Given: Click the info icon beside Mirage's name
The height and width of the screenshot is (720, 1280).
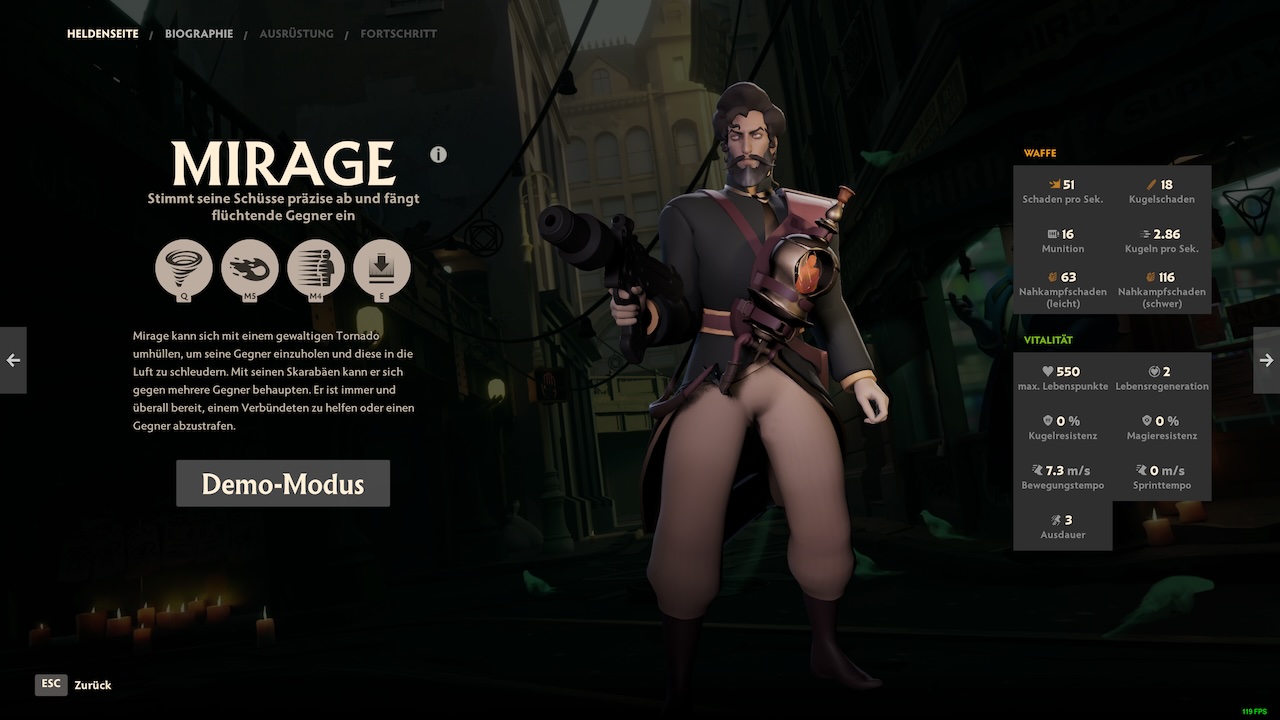Looking at the screenshot, I should point(438,154).
